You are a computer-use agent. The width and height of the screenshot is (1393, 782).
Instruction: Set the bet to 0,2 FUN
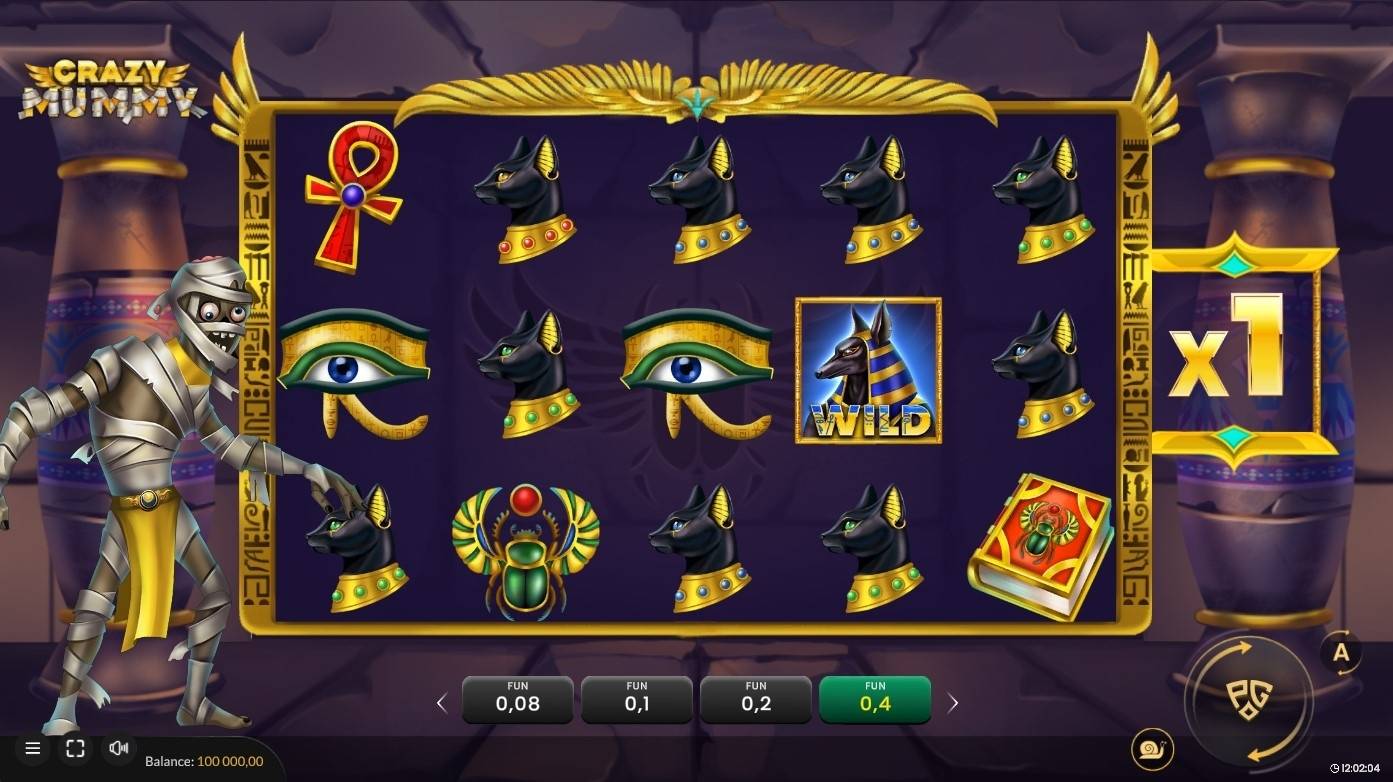click(x=755, y=699)
